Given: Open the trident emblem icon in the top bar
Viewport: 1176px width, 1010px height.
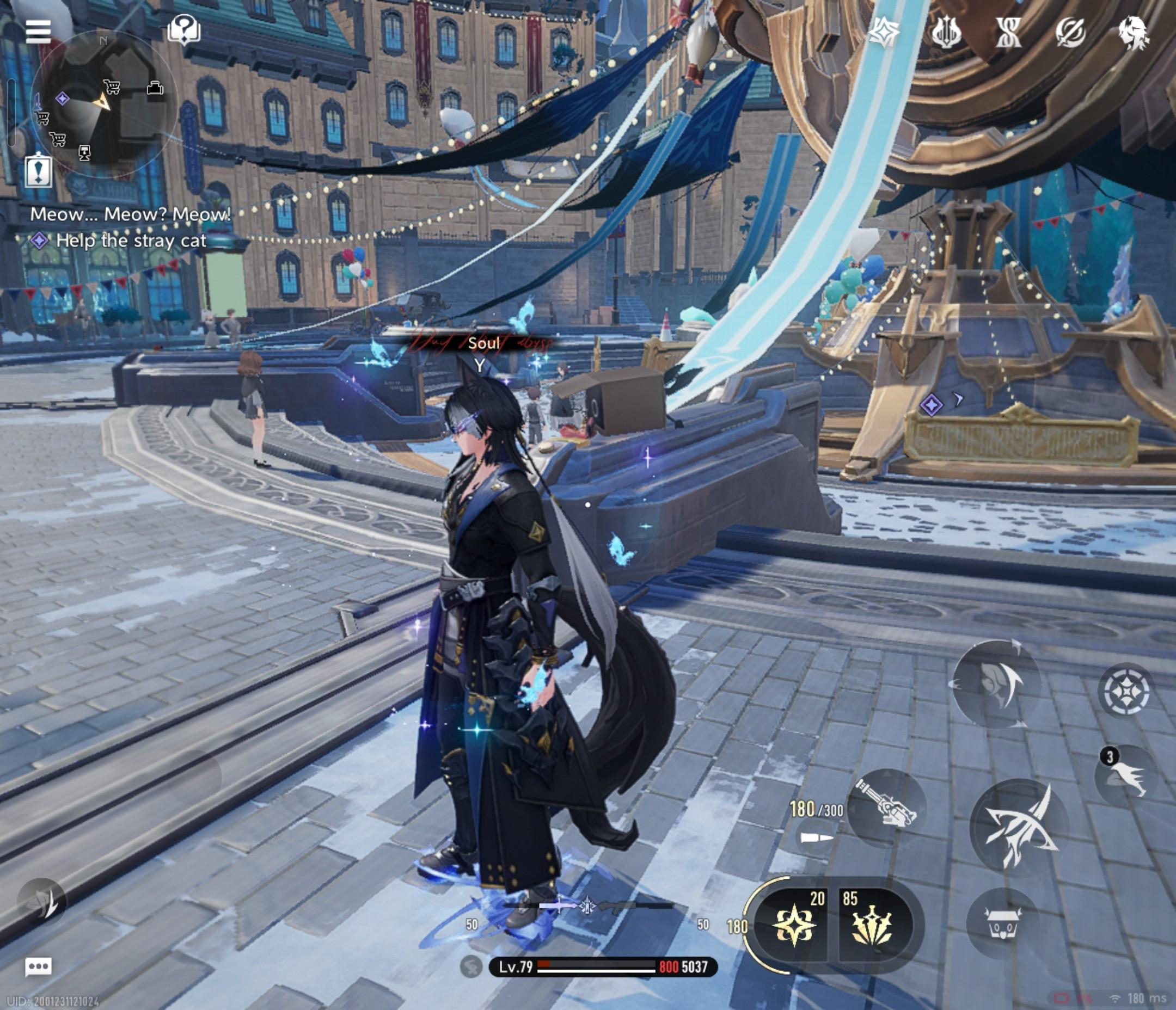Looking at the screenshot, I should point(946,32).
